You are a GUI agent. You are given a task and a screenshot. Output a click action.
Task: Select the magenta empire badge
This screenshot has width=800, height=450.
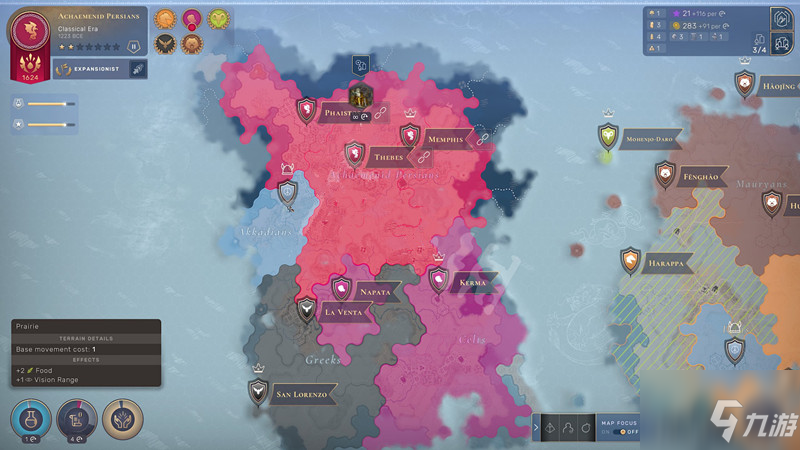(192, 20)
